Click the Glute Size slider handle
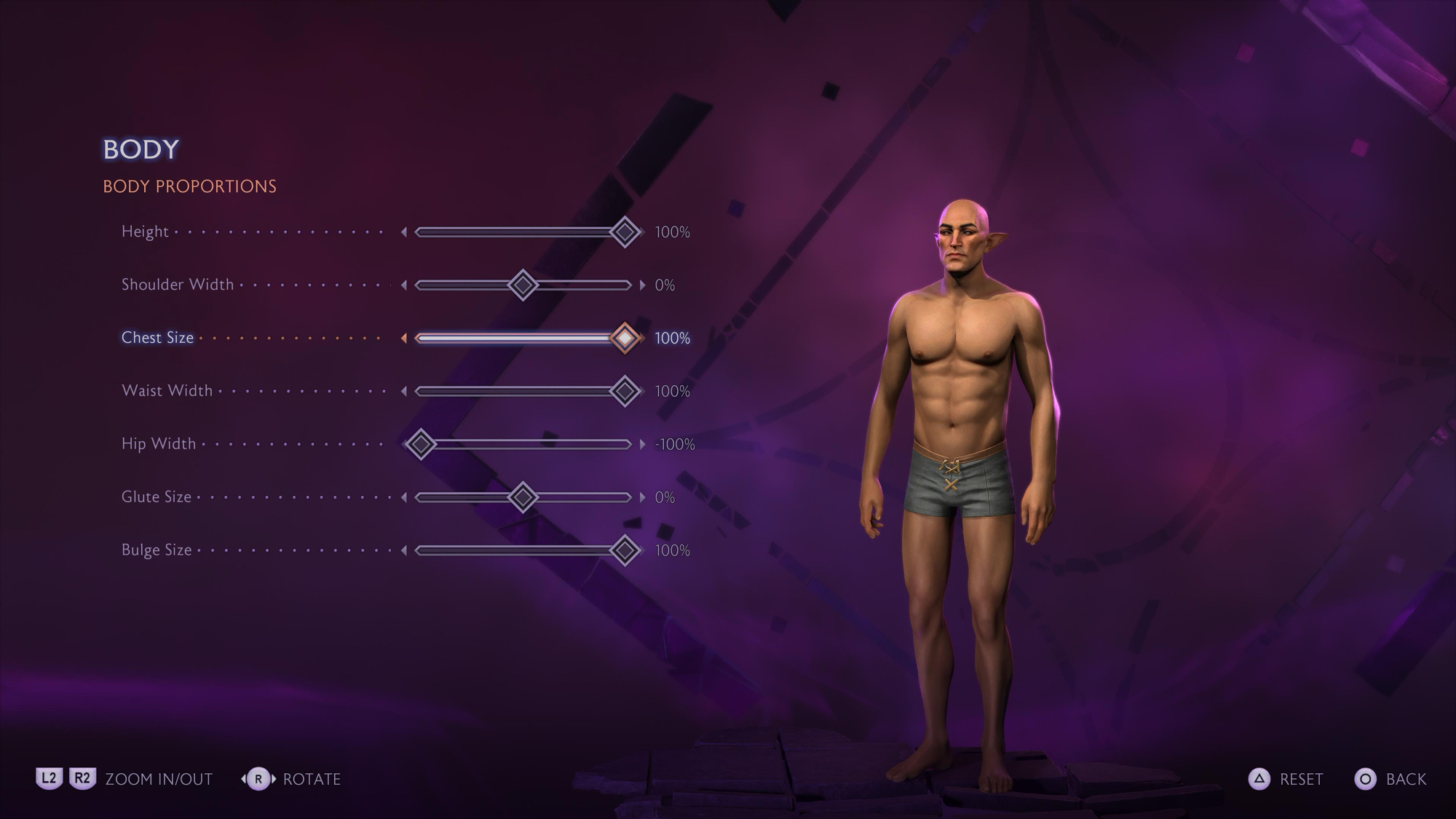The image size is (1456, 819). point(523,498)
